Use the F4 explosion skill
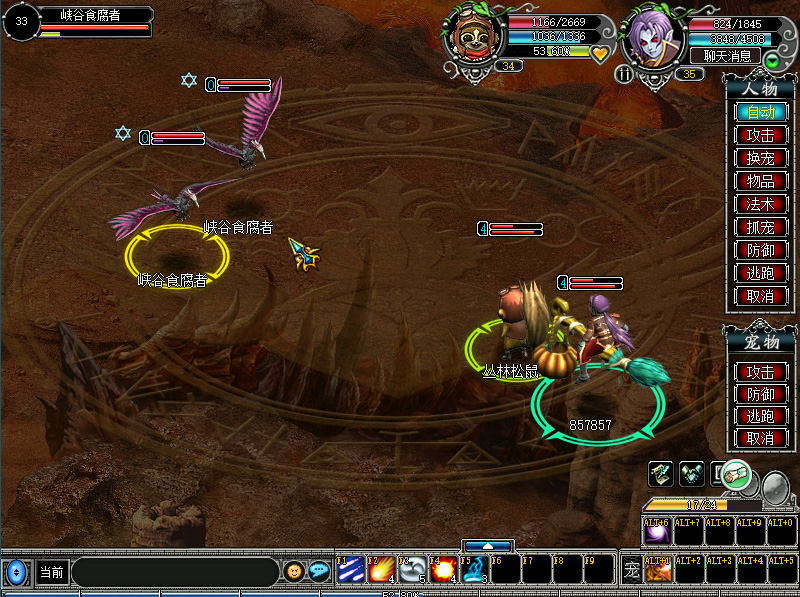 coord(443,570)
